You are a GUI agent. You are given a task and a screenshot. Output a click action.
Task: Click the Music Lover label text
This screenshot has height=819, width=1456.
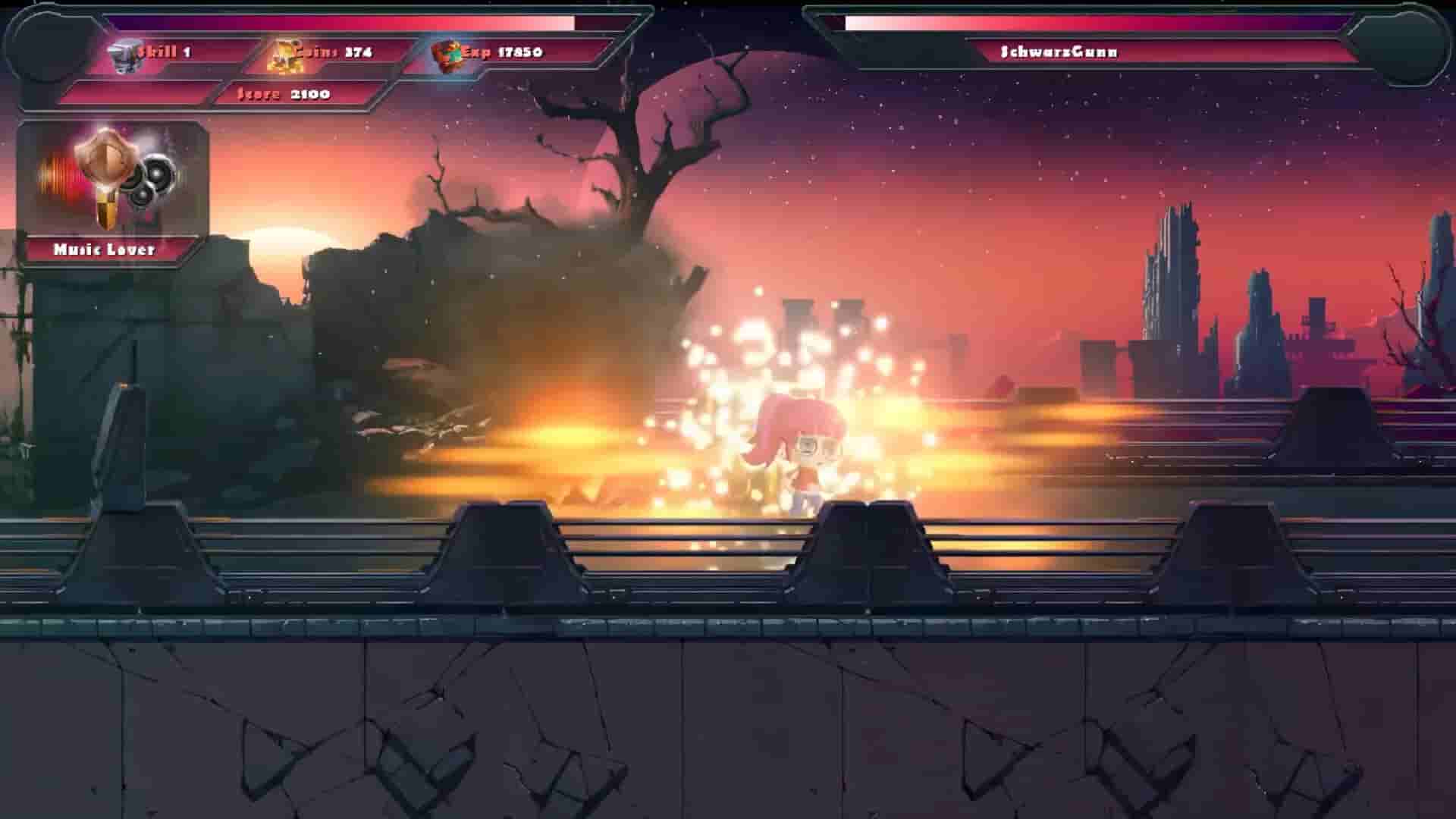pos(106,247)
